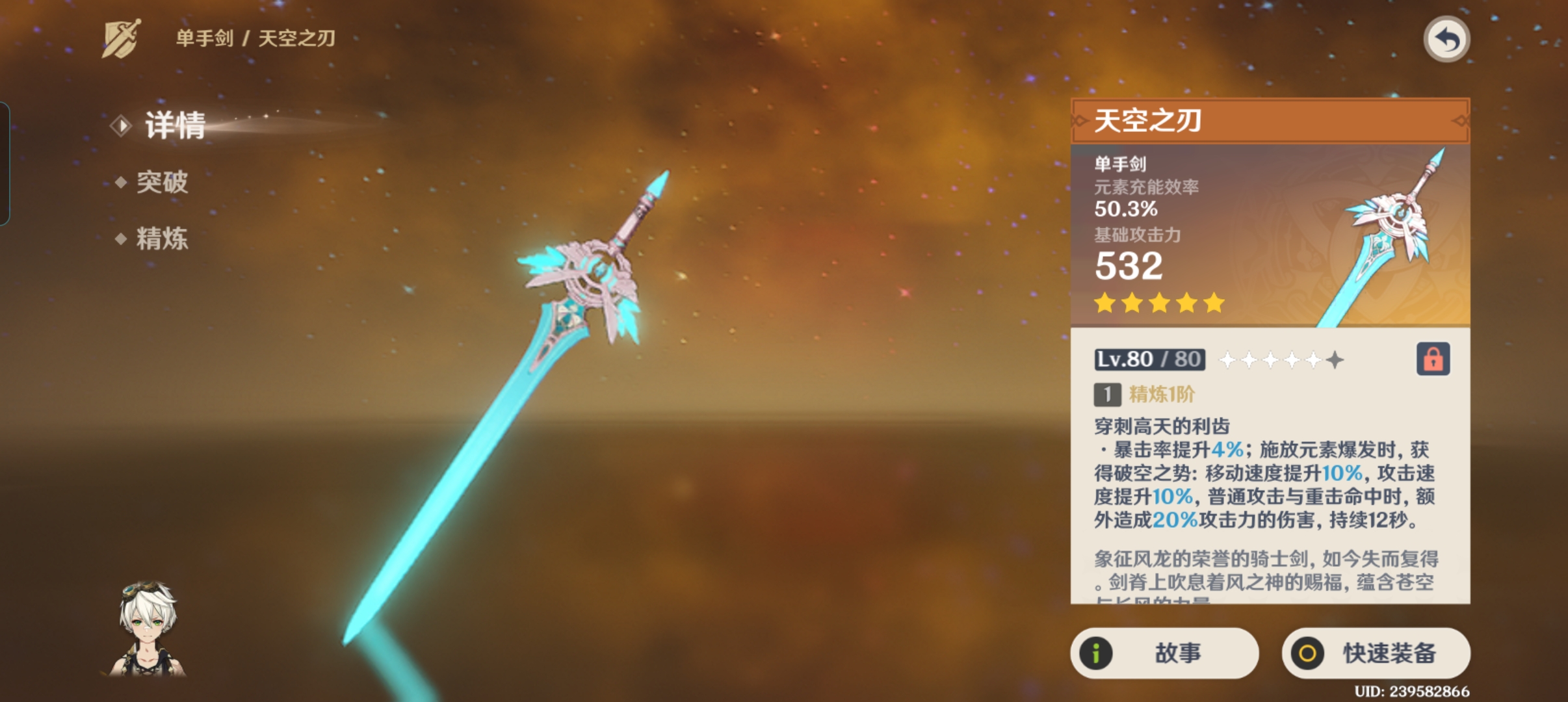The height and width of the screenshot is (702, 1568).
Task: Open the 突破 ascension tab
Action: click(x=162, y=182)
